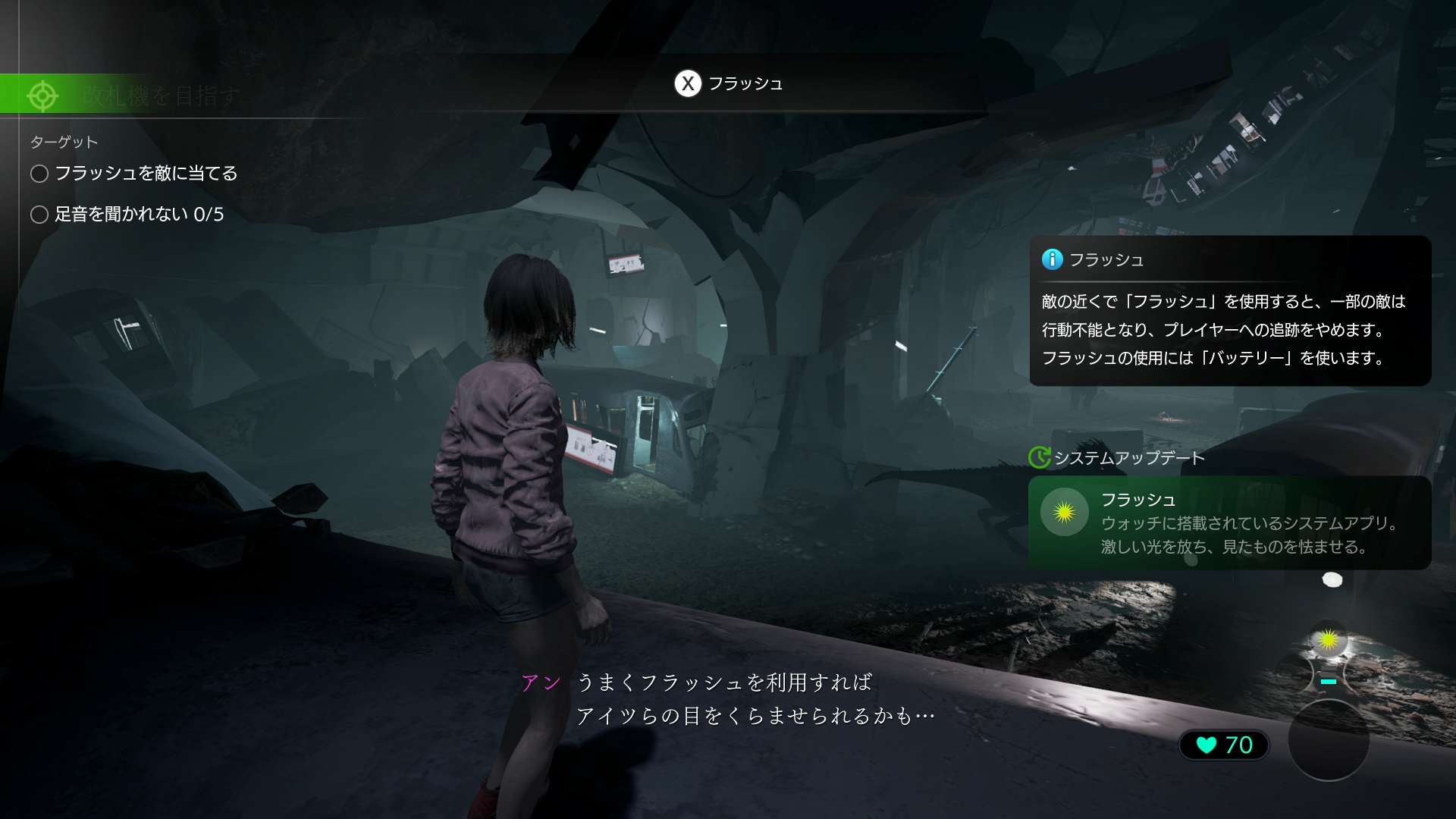Click the blue info icon on the フラッシュ tooltip
Viewport: 1456px width, 819px height.
coord(1052,259)
